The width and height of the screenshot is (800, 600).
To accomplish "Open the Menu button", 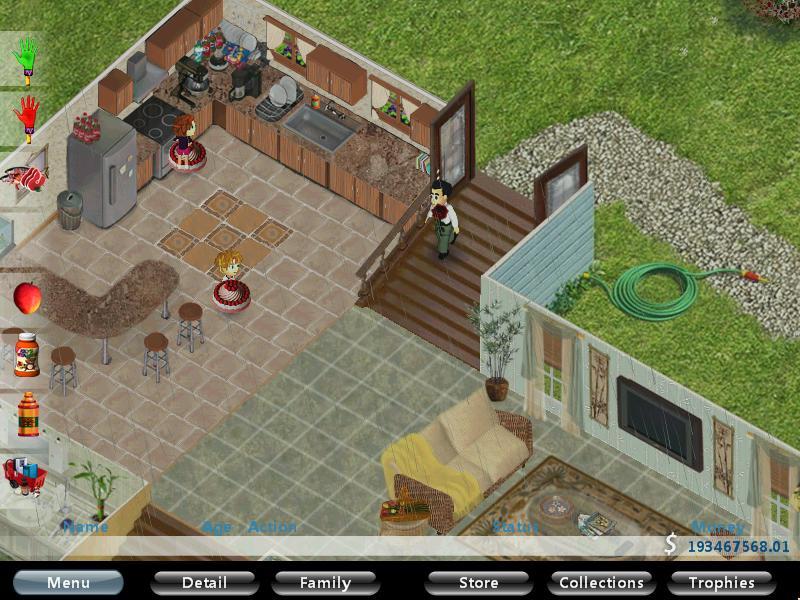I will pos(68,582).
